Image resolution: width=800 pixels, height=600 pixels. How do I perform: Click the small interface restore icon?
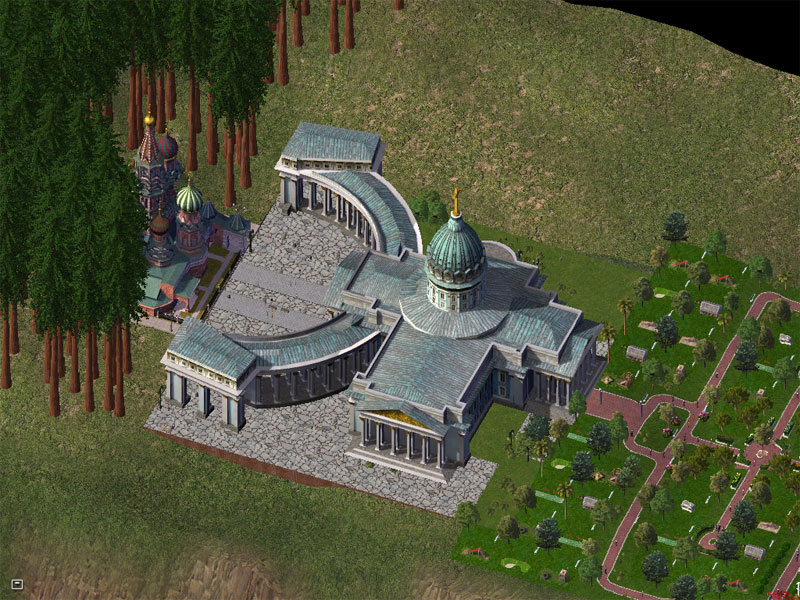pyautogui.click(x=16, y=583)
